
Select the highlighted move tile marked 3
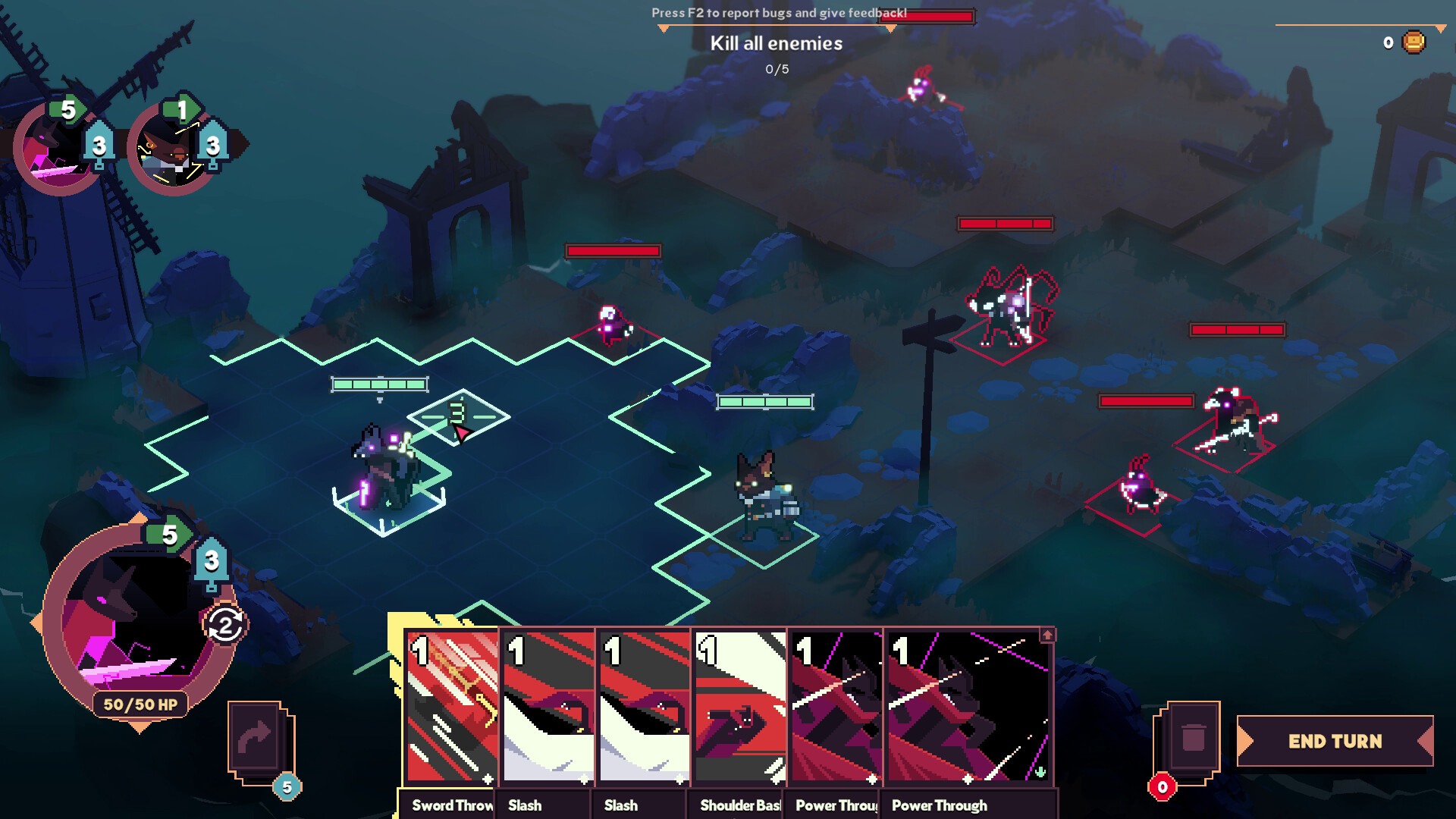click(x=457, y=416)
